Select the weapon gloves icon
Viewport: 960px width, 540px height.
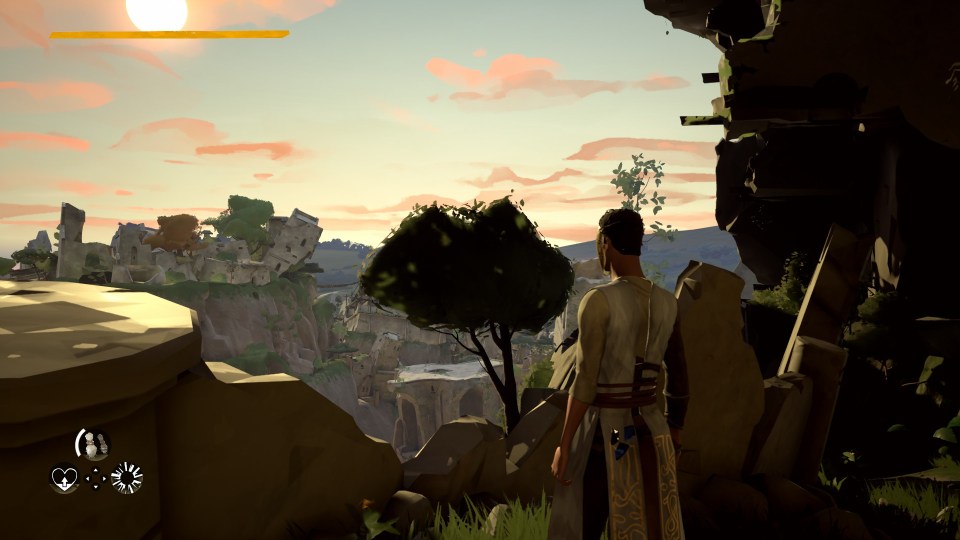pyautogui.click(x=94, y=446)
